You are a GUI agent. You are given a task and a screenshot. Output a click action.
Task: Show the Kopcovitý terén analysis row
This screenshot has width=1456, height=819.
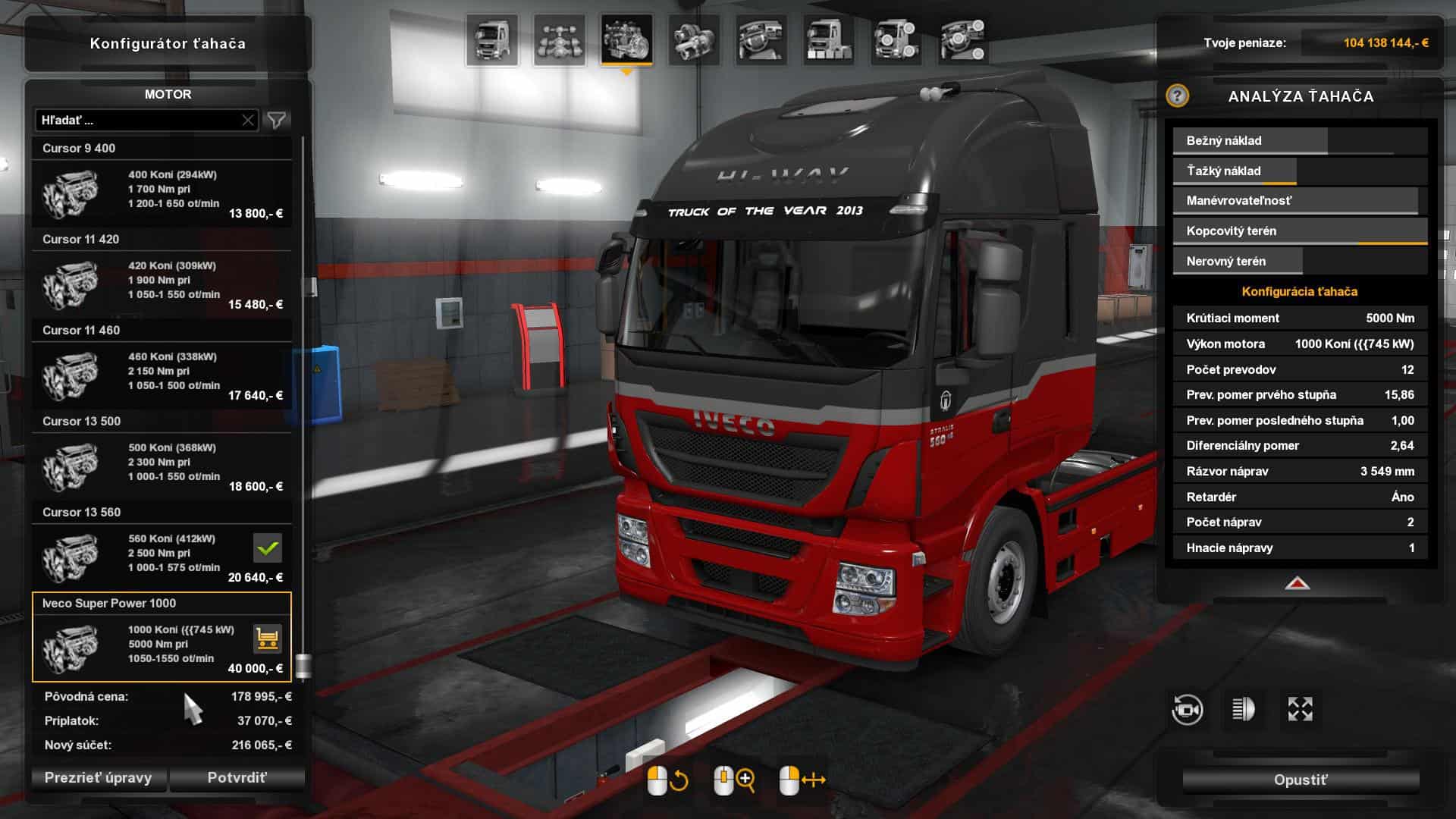[x=1300, y=231]
